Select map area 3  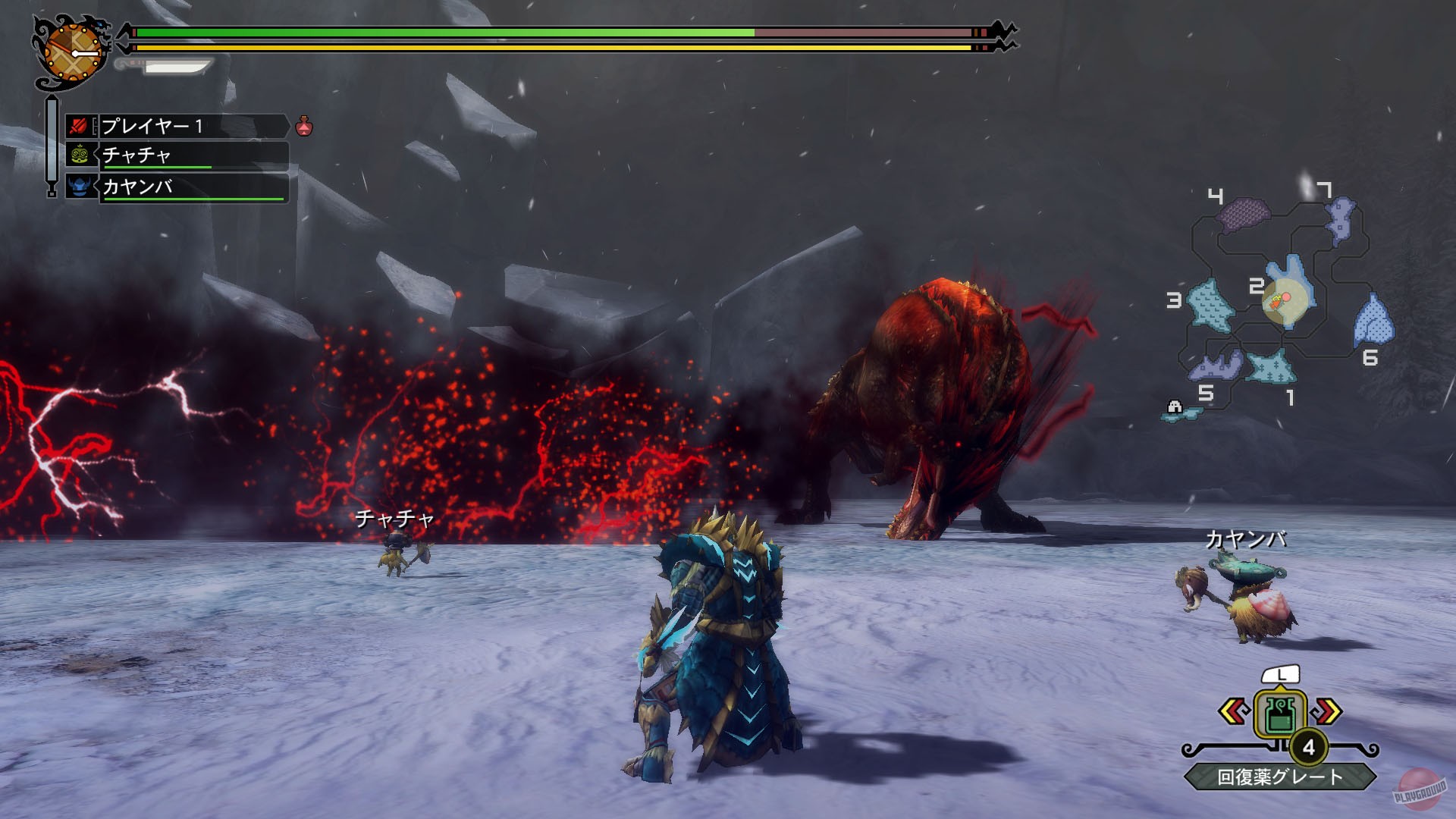pos(1210,305)
